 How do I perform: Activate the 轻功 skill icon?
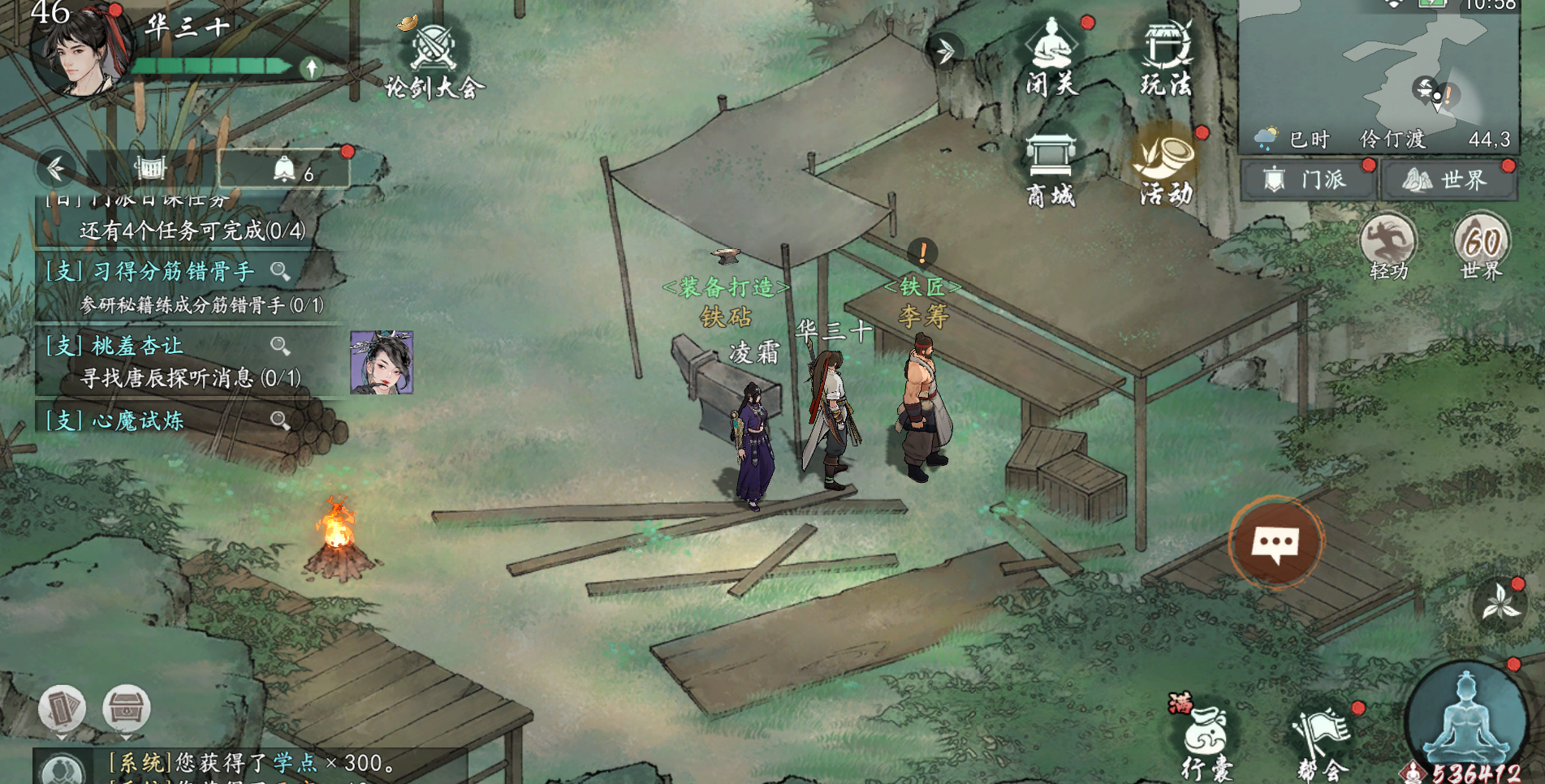(1388, 246)
